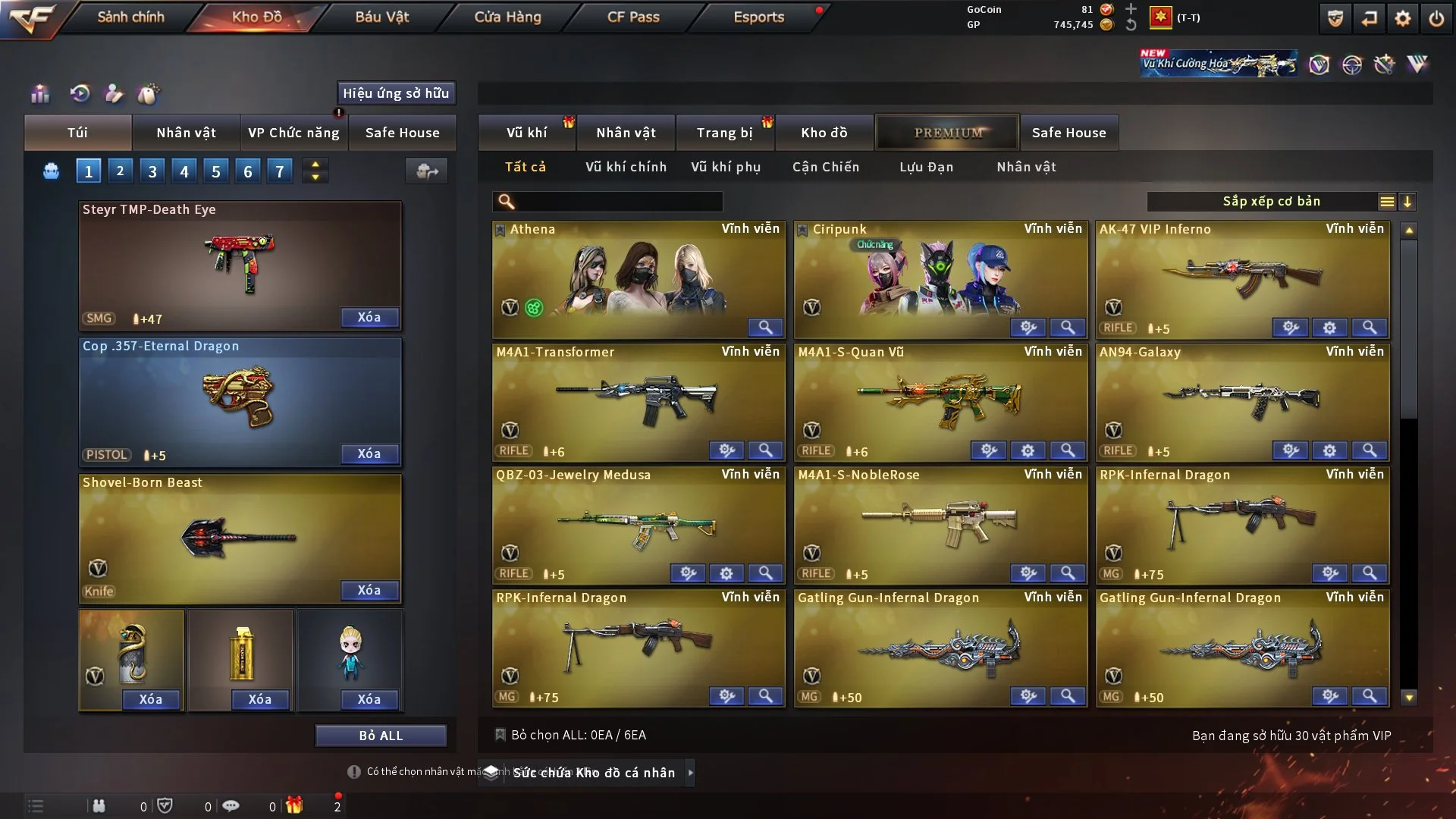
Task: Open the PREMIUM storage tab
Action: click(x=947, y=133)
